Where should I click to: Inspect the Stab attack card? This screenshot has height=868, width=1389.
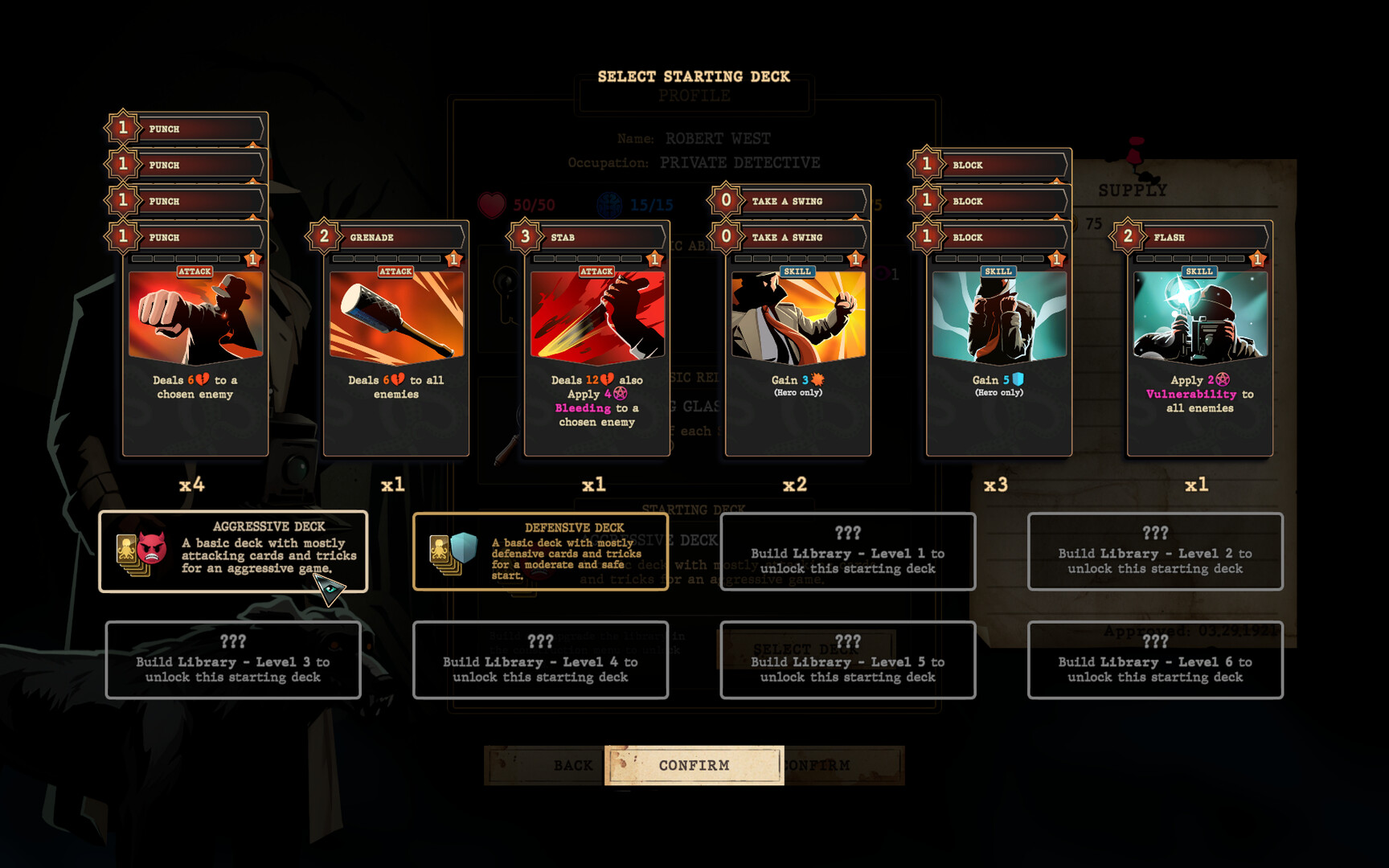pos(597,346)
